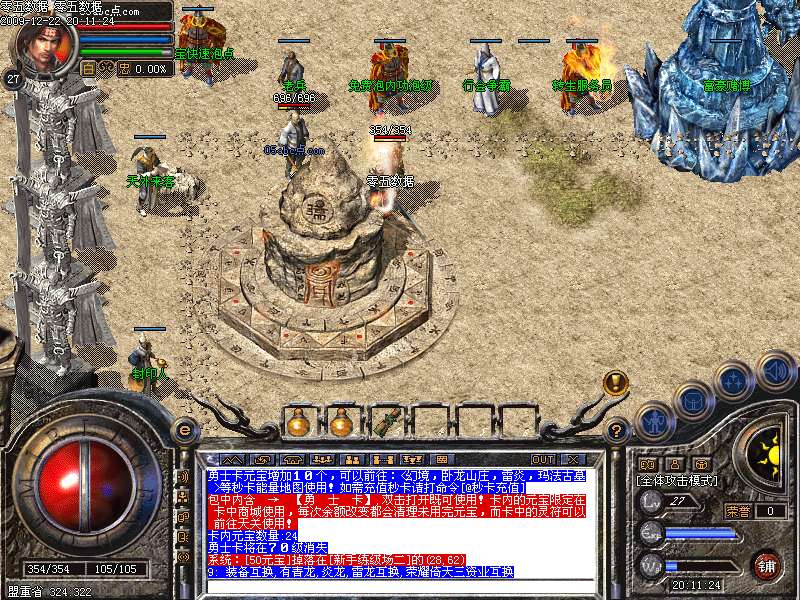The height and width of the screenshot is (600, 800).
Task: Use the first gourd potion belt slot
Action: [297, 422]
